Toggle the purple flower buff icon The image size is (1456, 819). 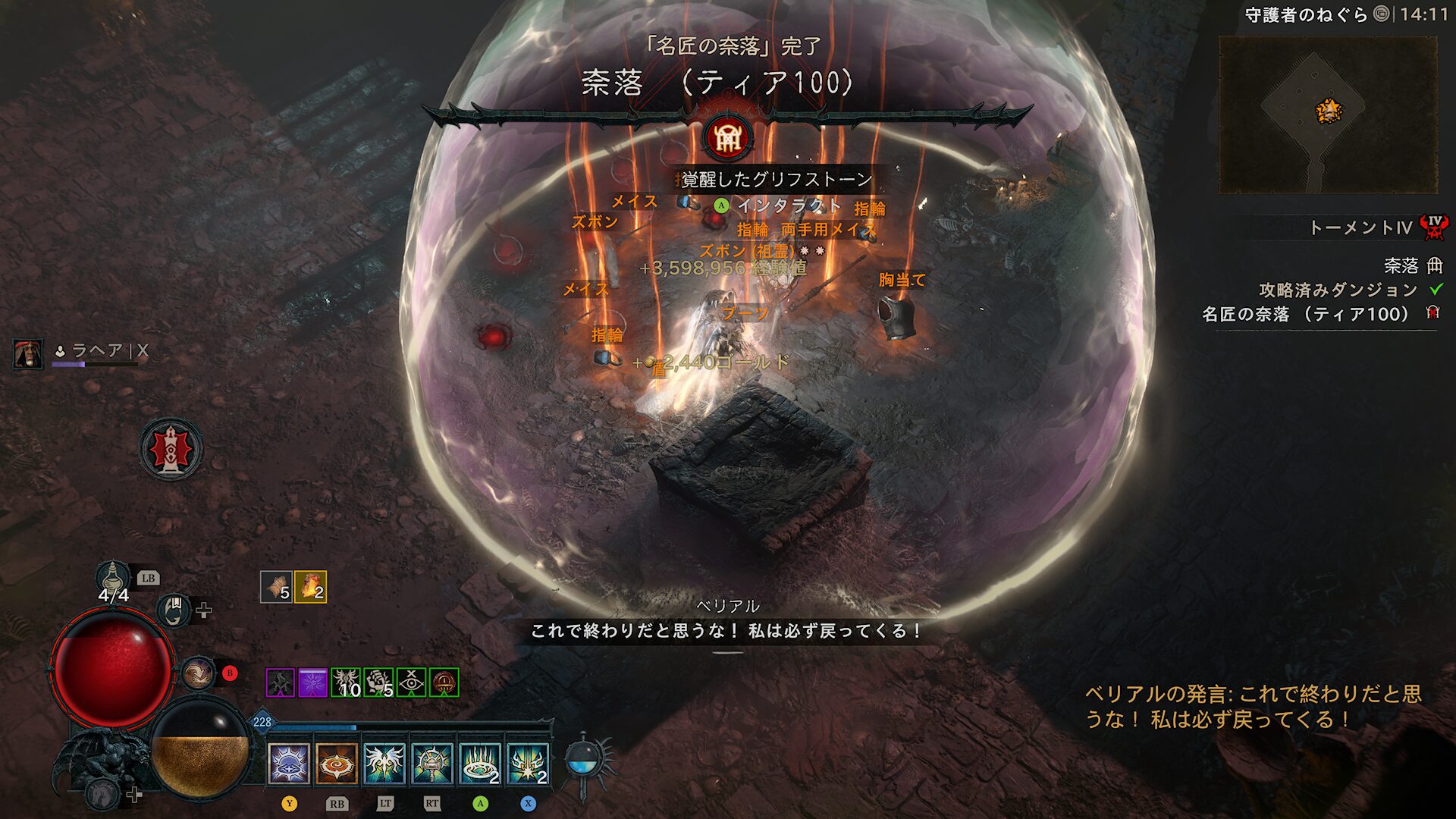tap(312, 682)
